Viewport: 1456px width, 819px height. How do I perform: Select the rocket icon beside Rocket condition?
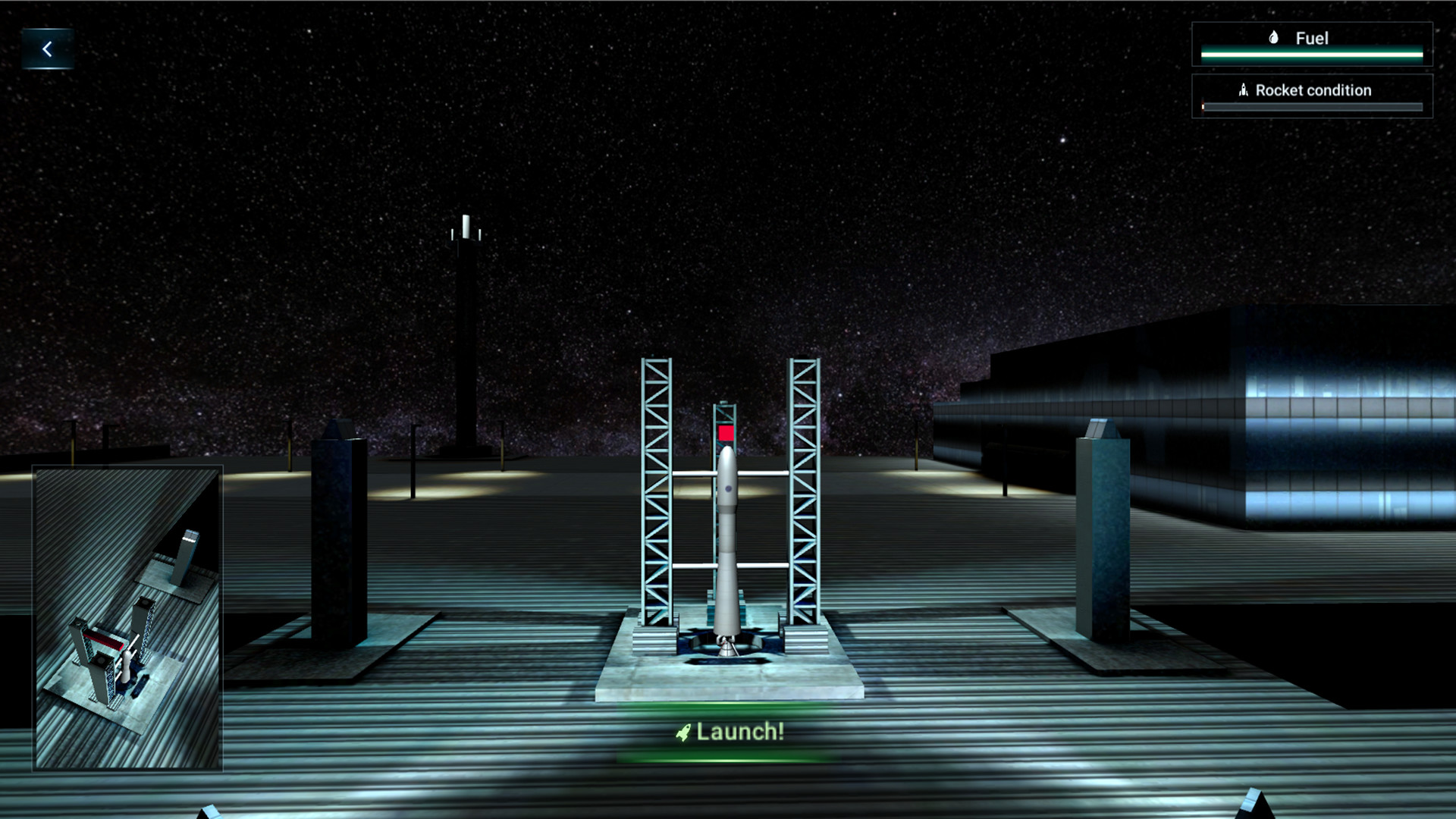[x=1242, y=89]
